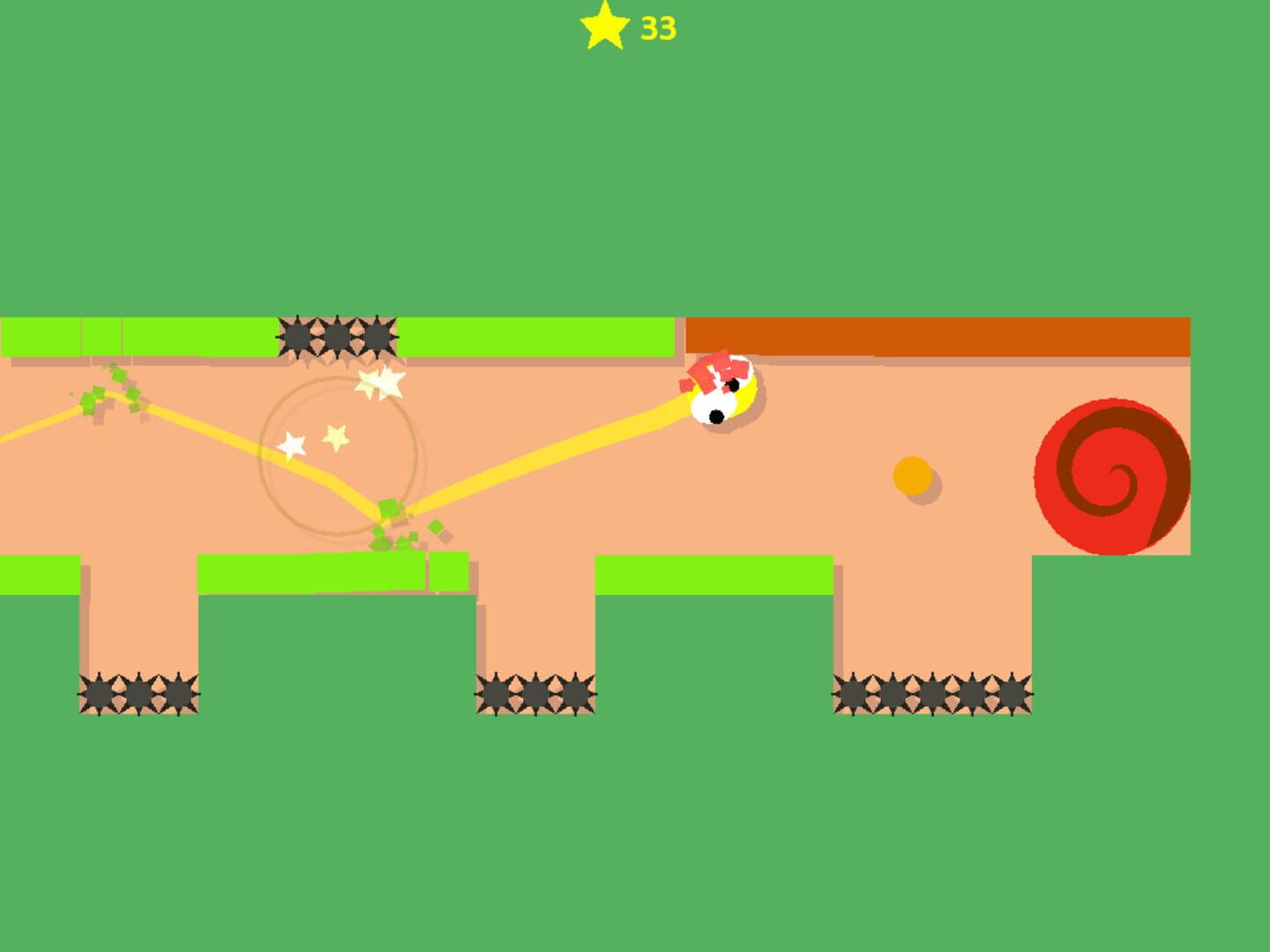Click the red hat on the player
Viewport: 1270px width, 952px height.
pos(714,370)
